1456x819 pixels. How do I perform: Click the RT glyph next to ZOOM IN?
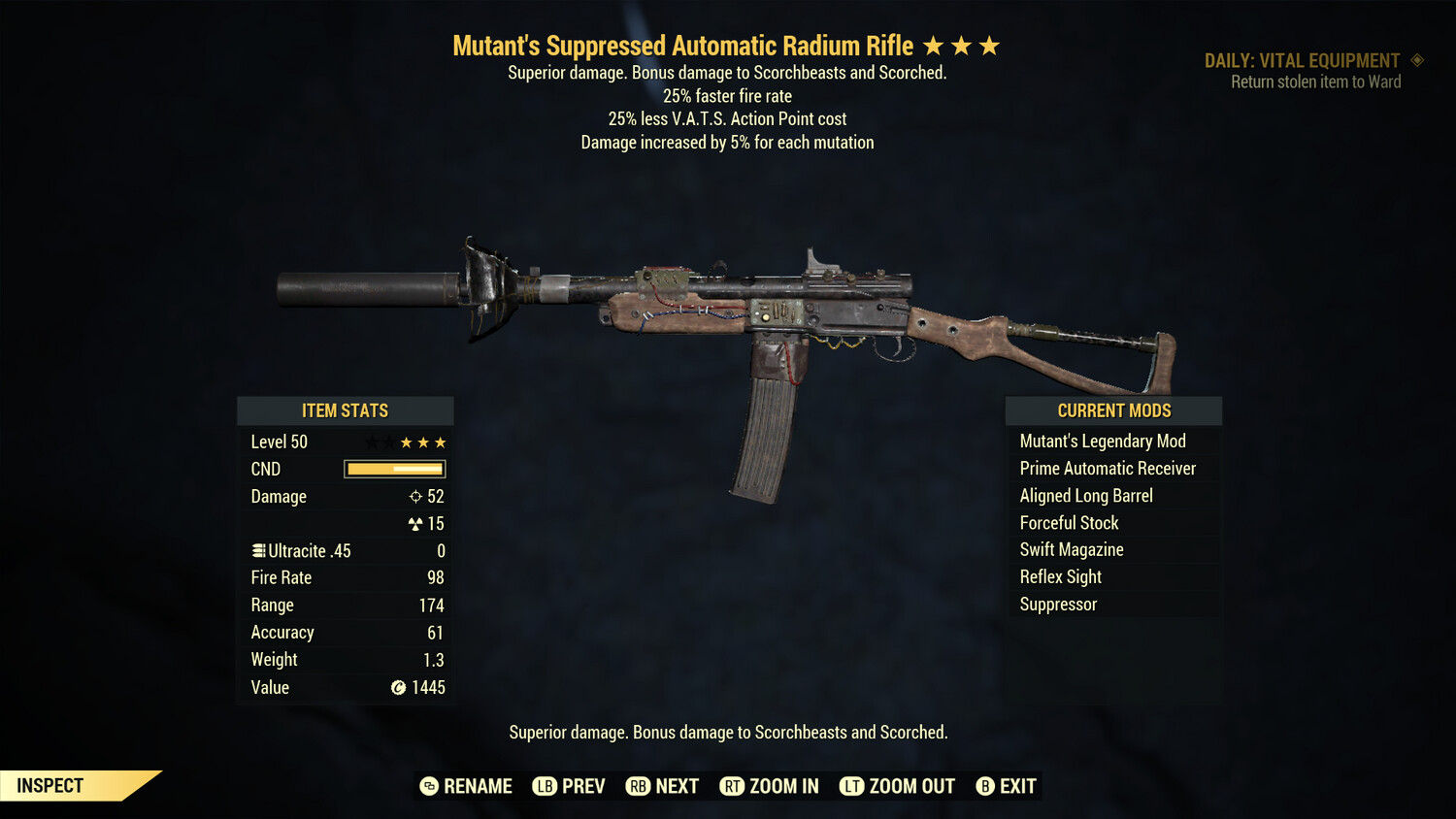(732, 786)
